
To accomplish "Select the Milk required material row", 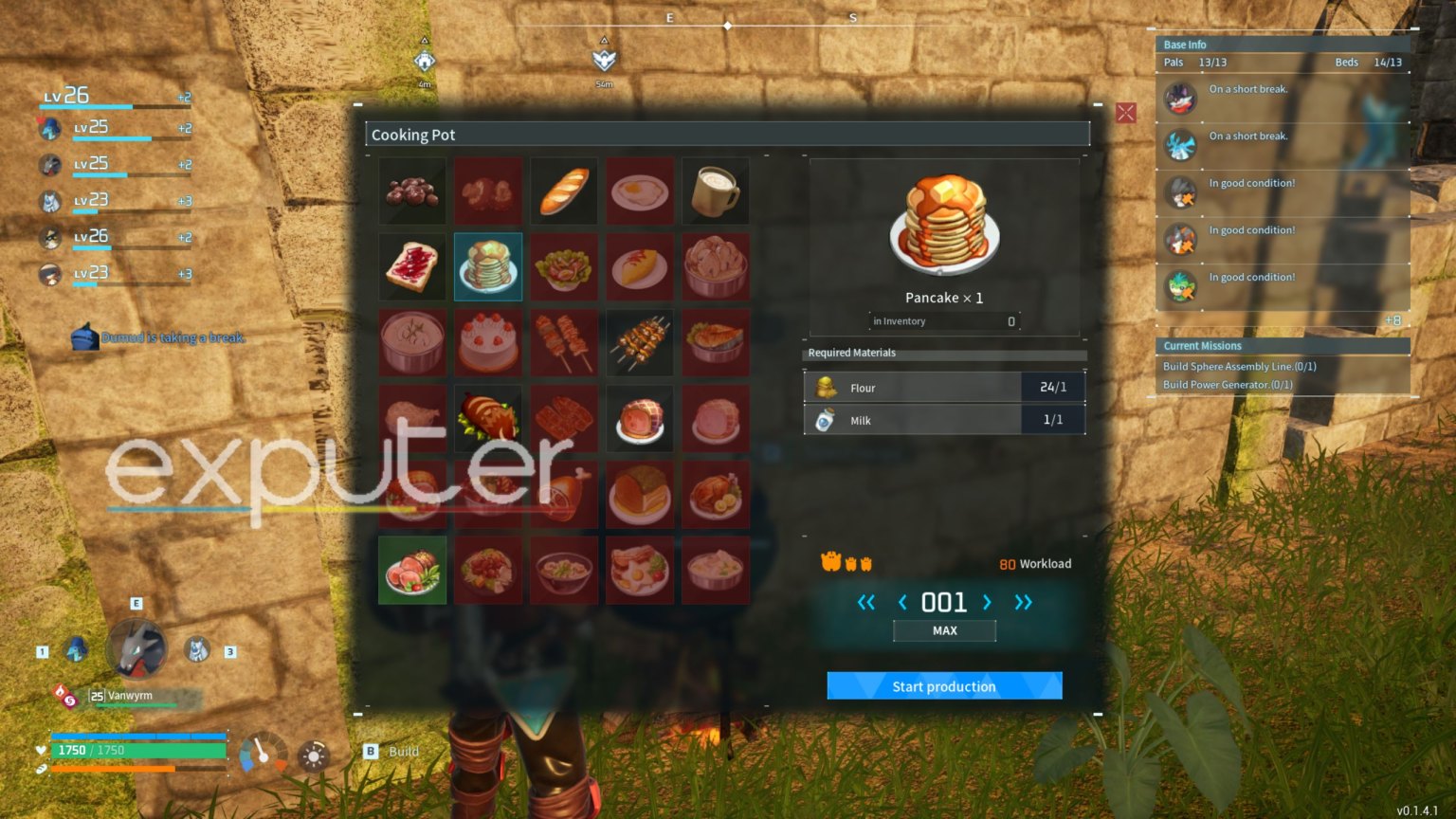I will point(944,420).
